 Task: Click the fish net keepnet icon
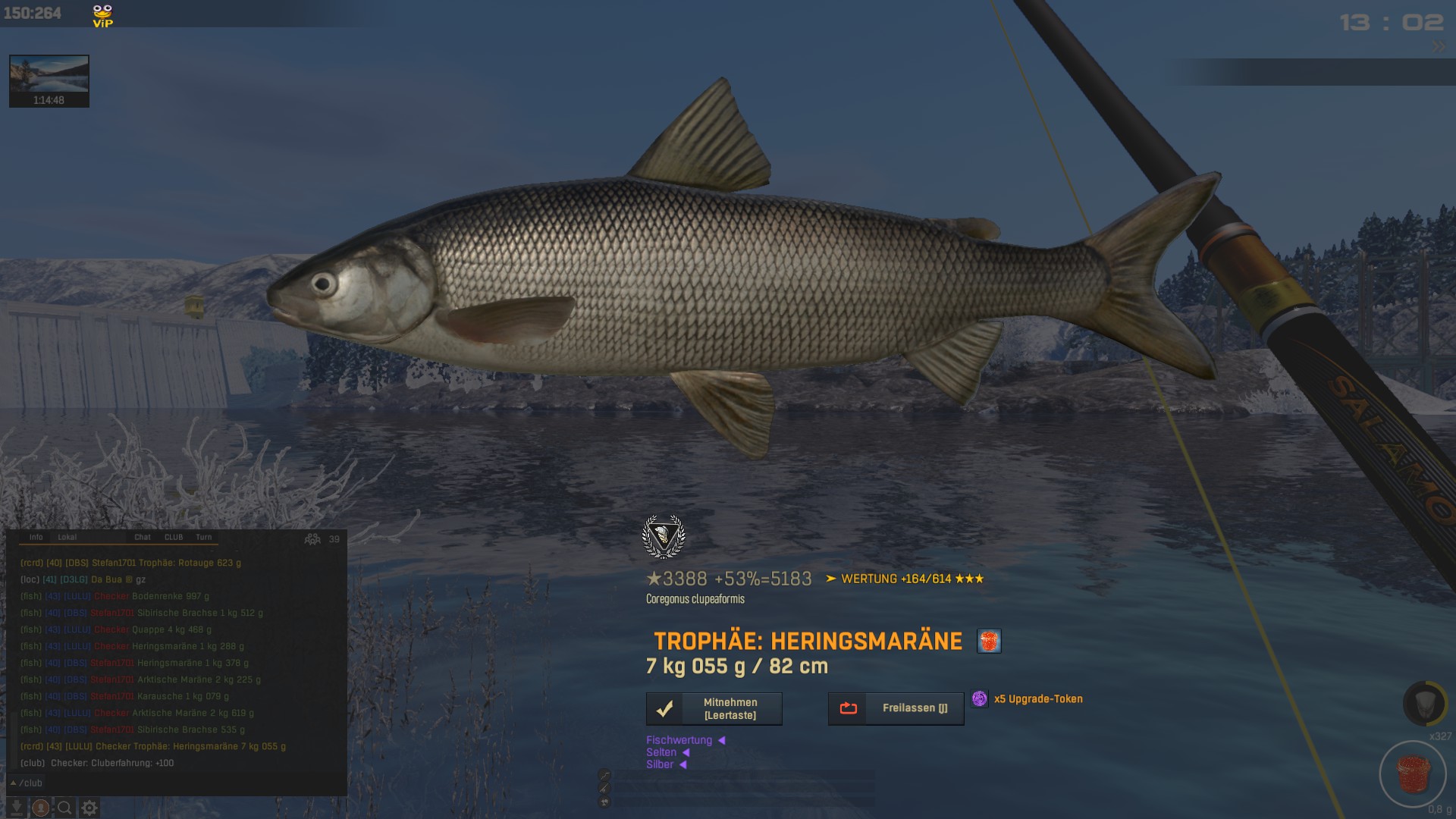point(1423,703)
